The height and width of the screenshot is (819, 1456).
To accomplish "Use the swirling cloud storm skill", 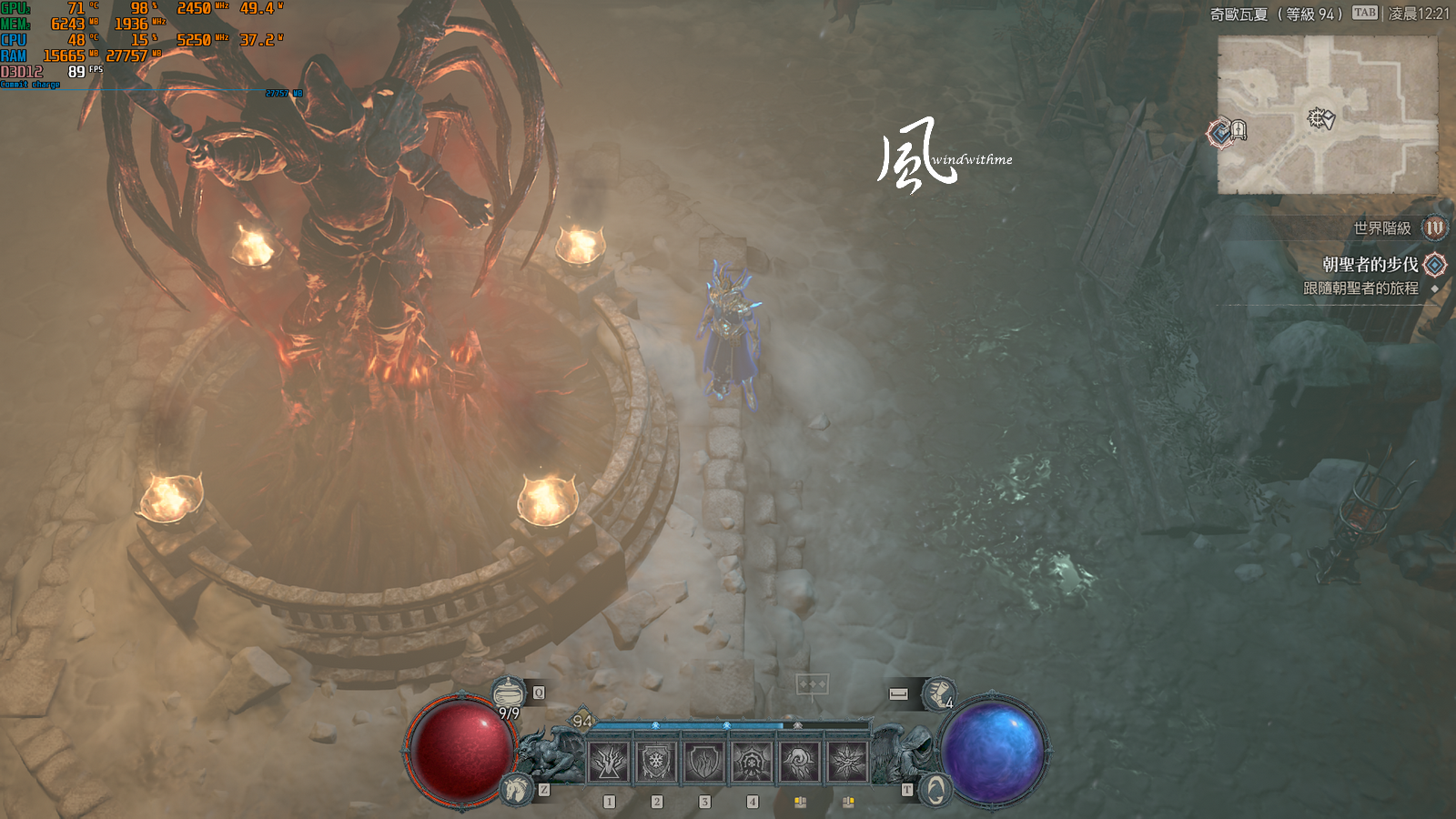I will tap(799, 762).
